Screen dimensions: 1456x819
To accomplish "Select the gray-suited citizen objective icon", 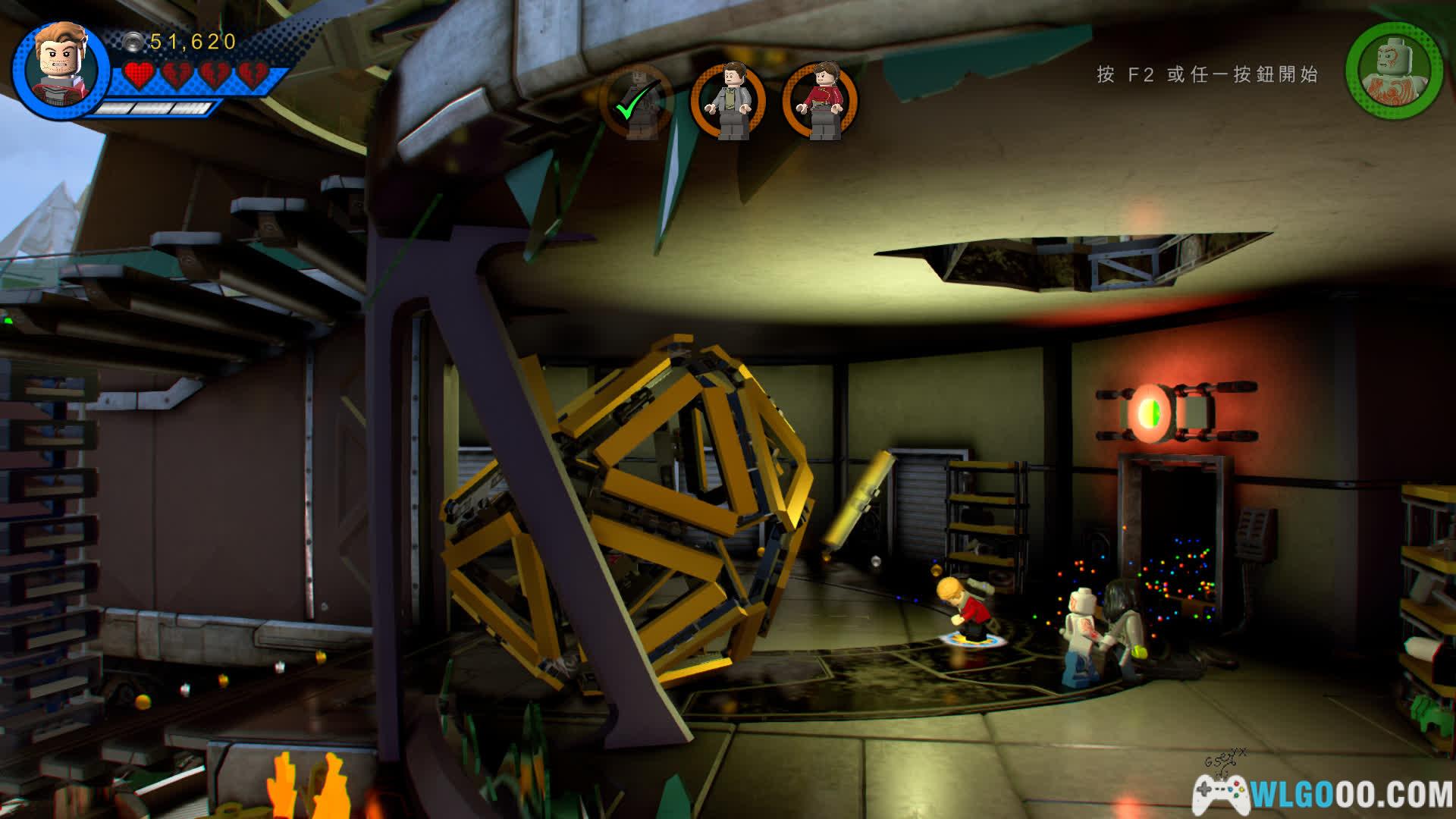I will 729,102.
